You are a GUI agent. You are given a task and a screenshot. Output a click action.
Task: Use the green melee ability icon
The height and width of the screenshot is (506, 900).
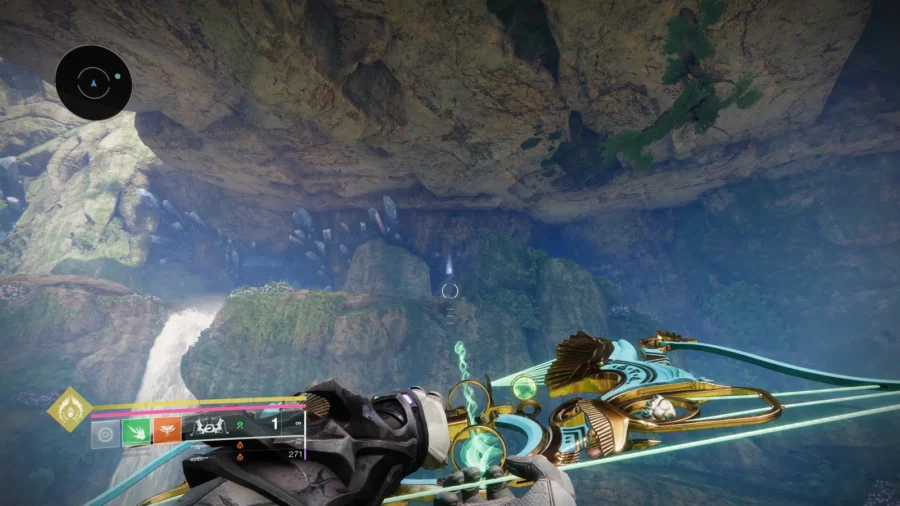click(135, 433)
